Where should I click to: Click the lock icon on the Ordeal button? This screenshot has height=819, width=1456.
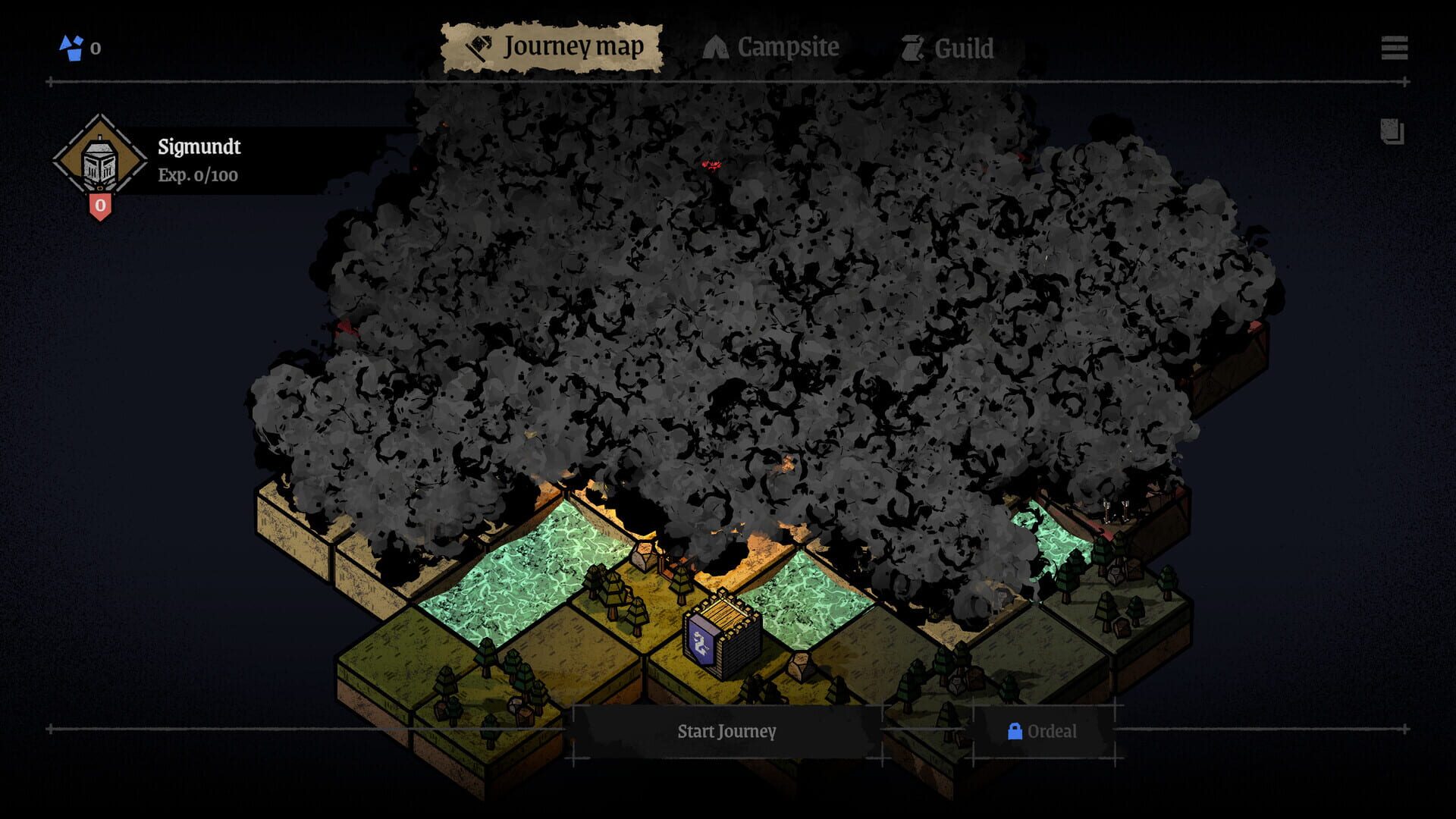(x=1014, y=733)
